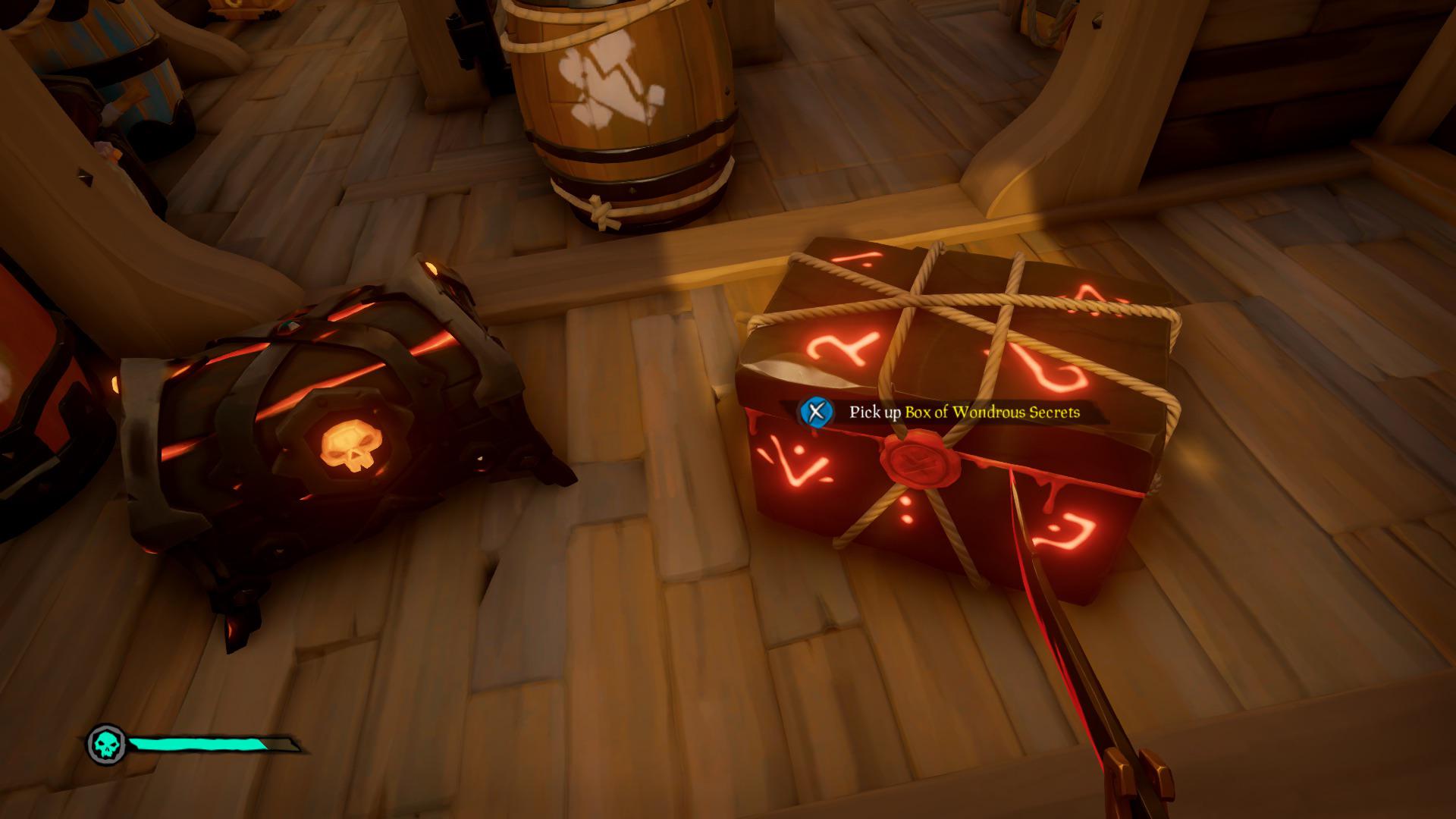Select the small orange ember on the dark chest
The height and width of the screenshot is (819, 1456).
click(432, 266)
